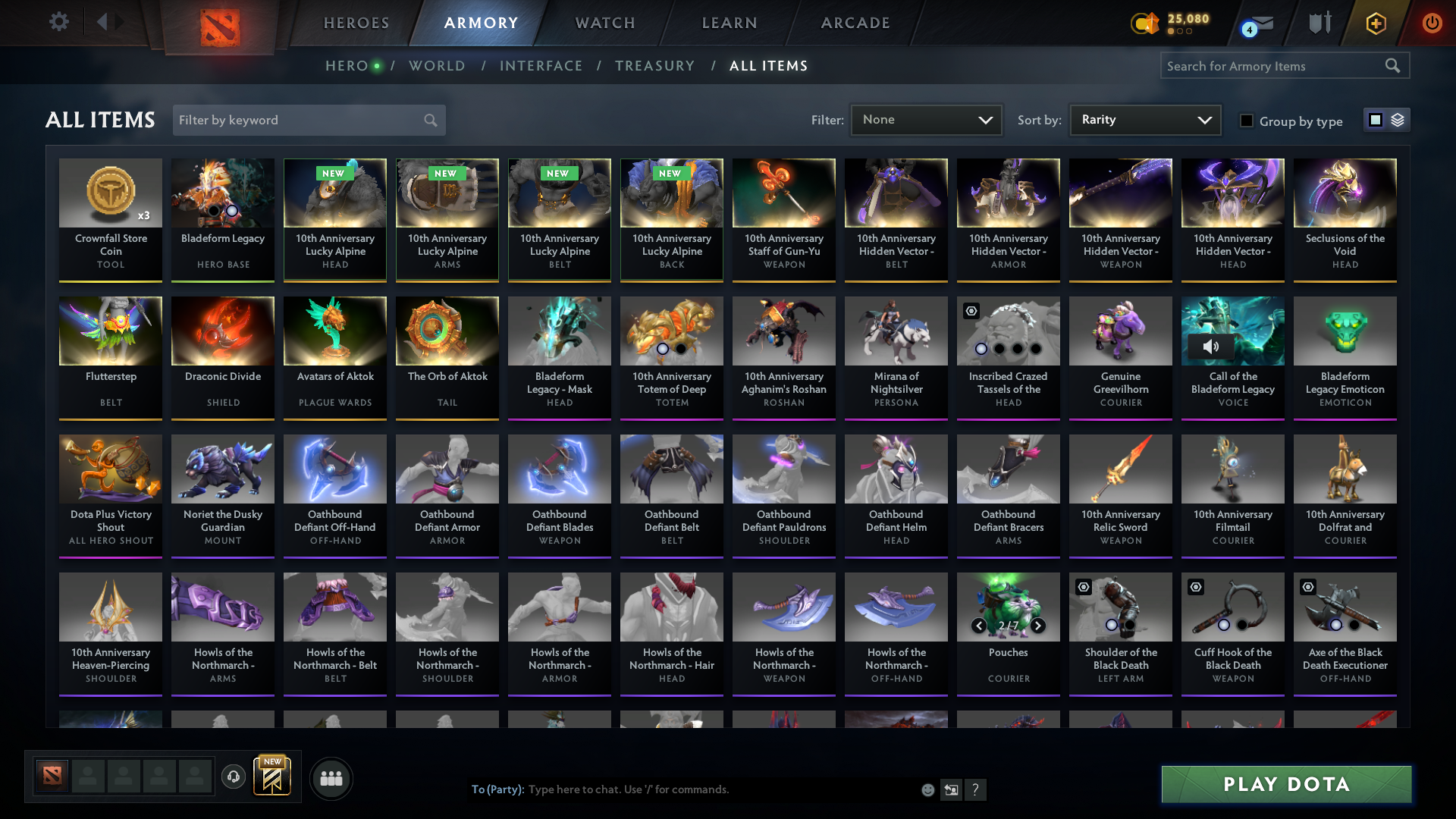This screenshot has height=819, width=1456.
Task: Click the armory search magnifier icon
Action: (x=1393, y=65)
